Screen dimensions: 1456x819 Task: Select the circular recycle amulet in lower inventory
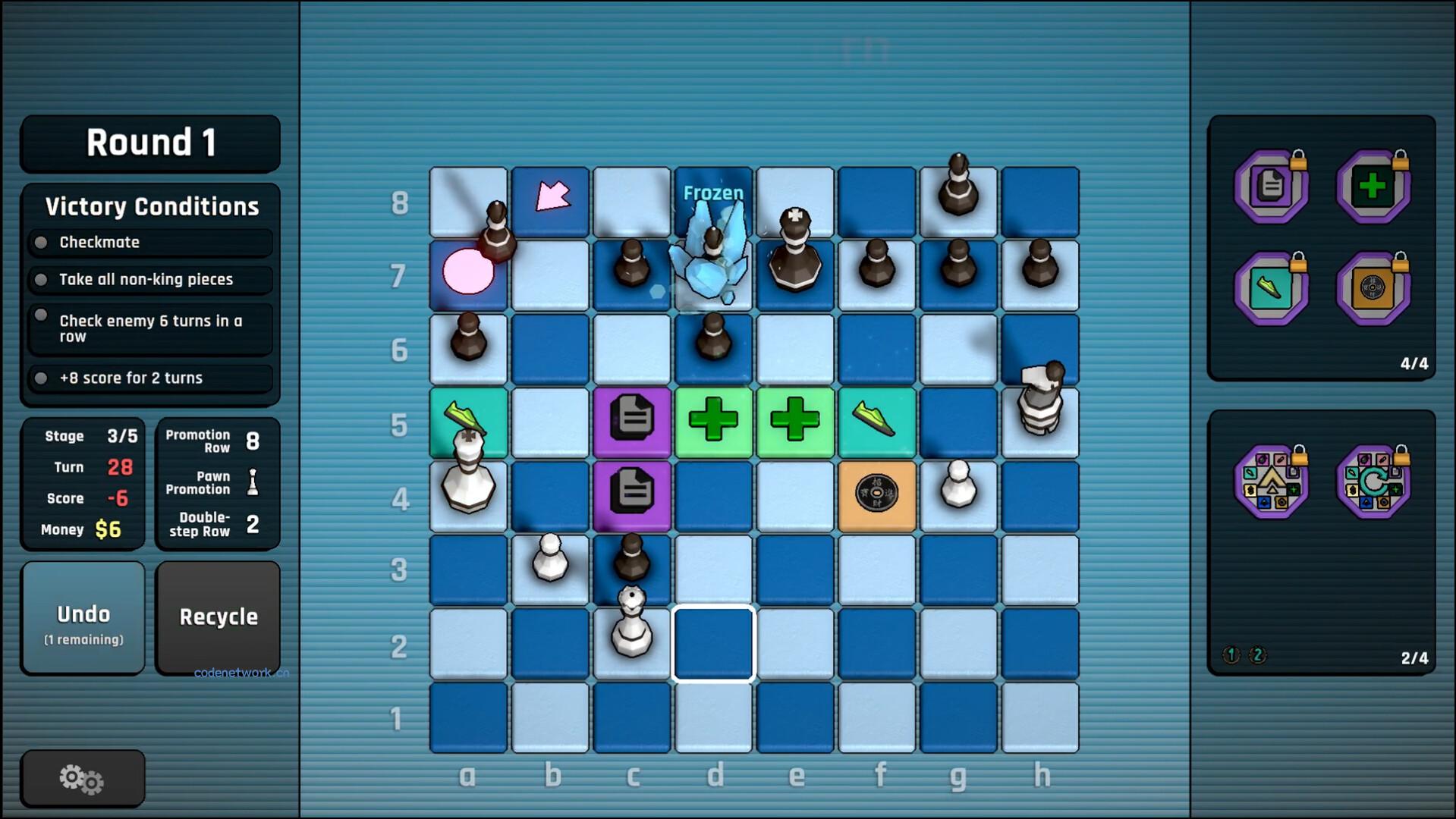(x=1373, y=482)
